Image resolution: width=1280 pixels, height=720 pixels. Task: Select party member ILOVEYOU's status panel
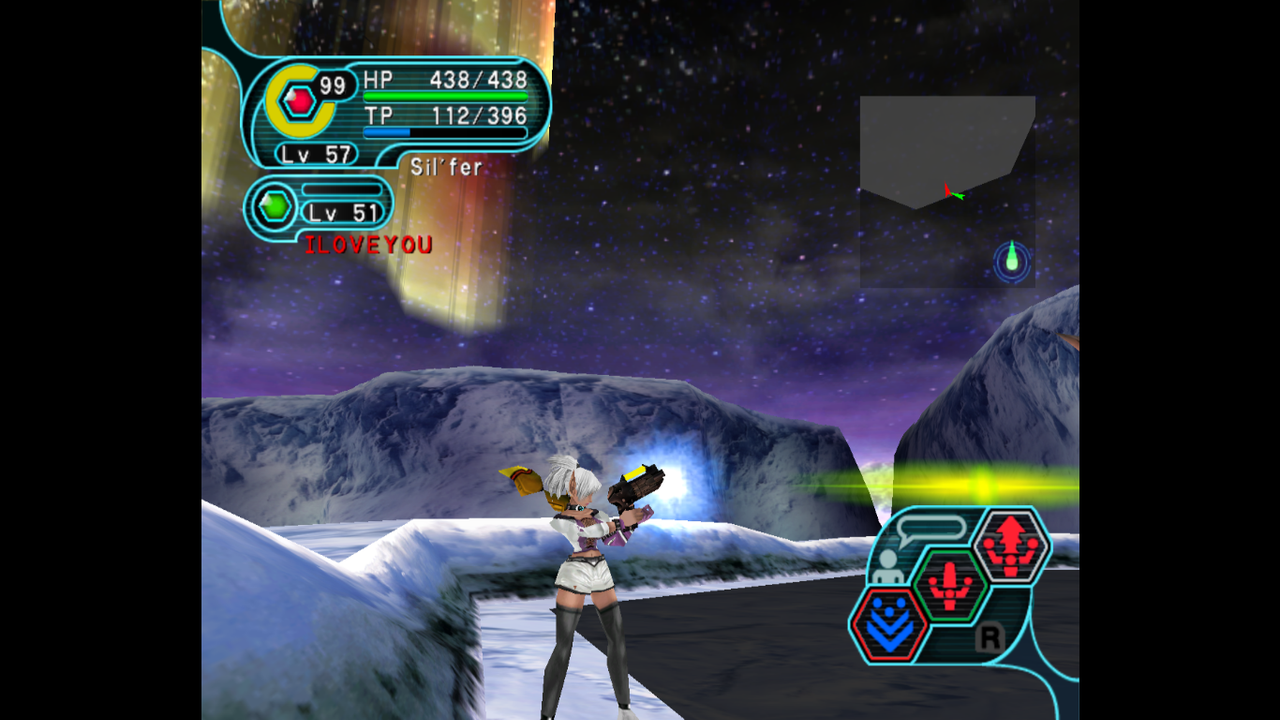point(320,208)
